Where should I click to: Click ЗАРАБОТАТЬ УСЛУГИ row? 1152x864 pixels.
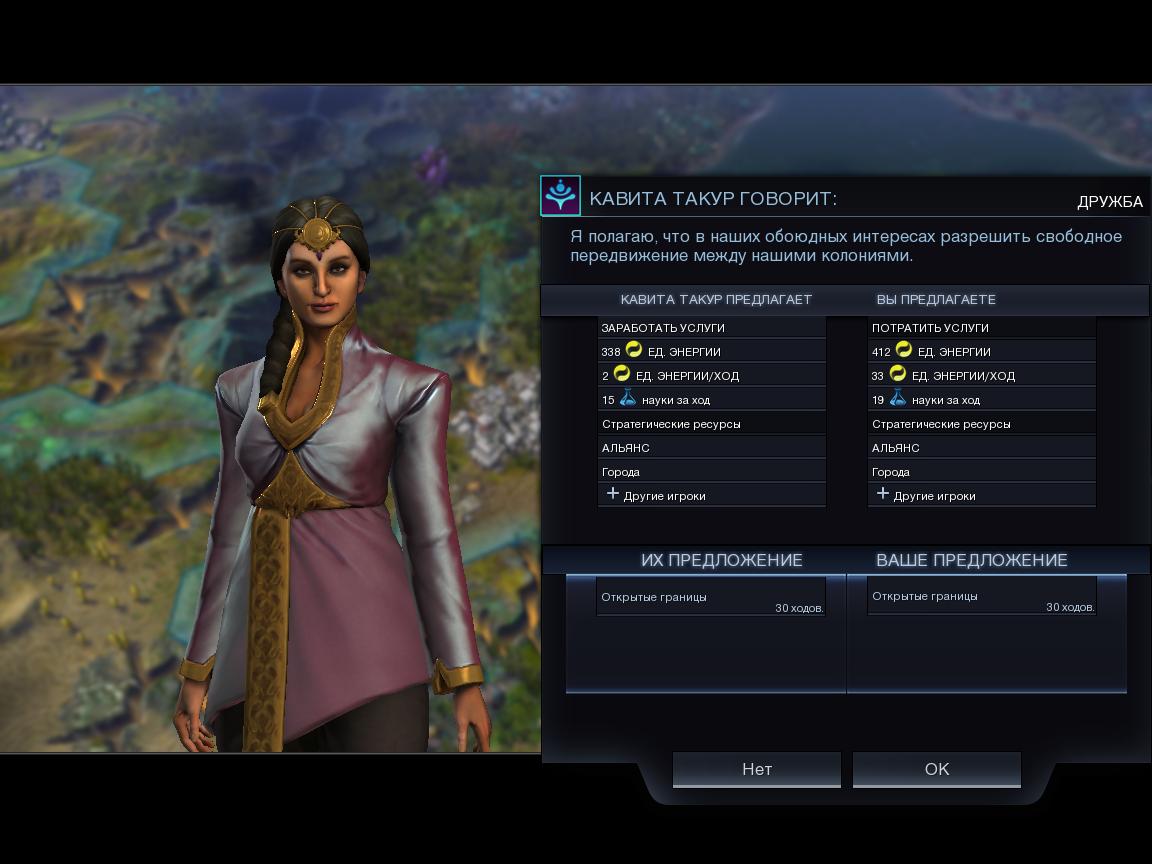point(711,327)
